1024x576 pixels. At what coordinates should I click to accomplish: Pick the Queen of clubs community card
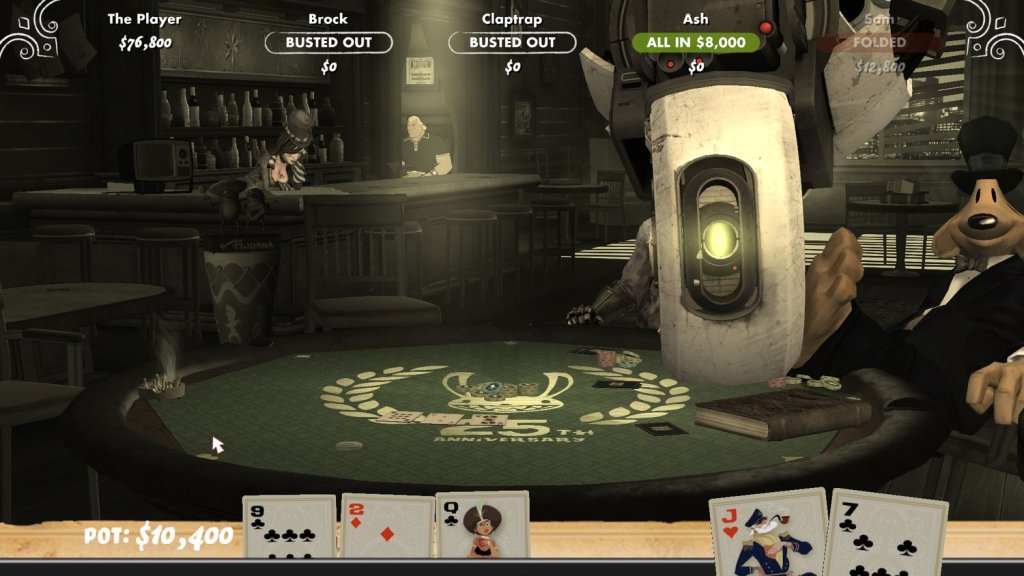click(x=482, y=526)
